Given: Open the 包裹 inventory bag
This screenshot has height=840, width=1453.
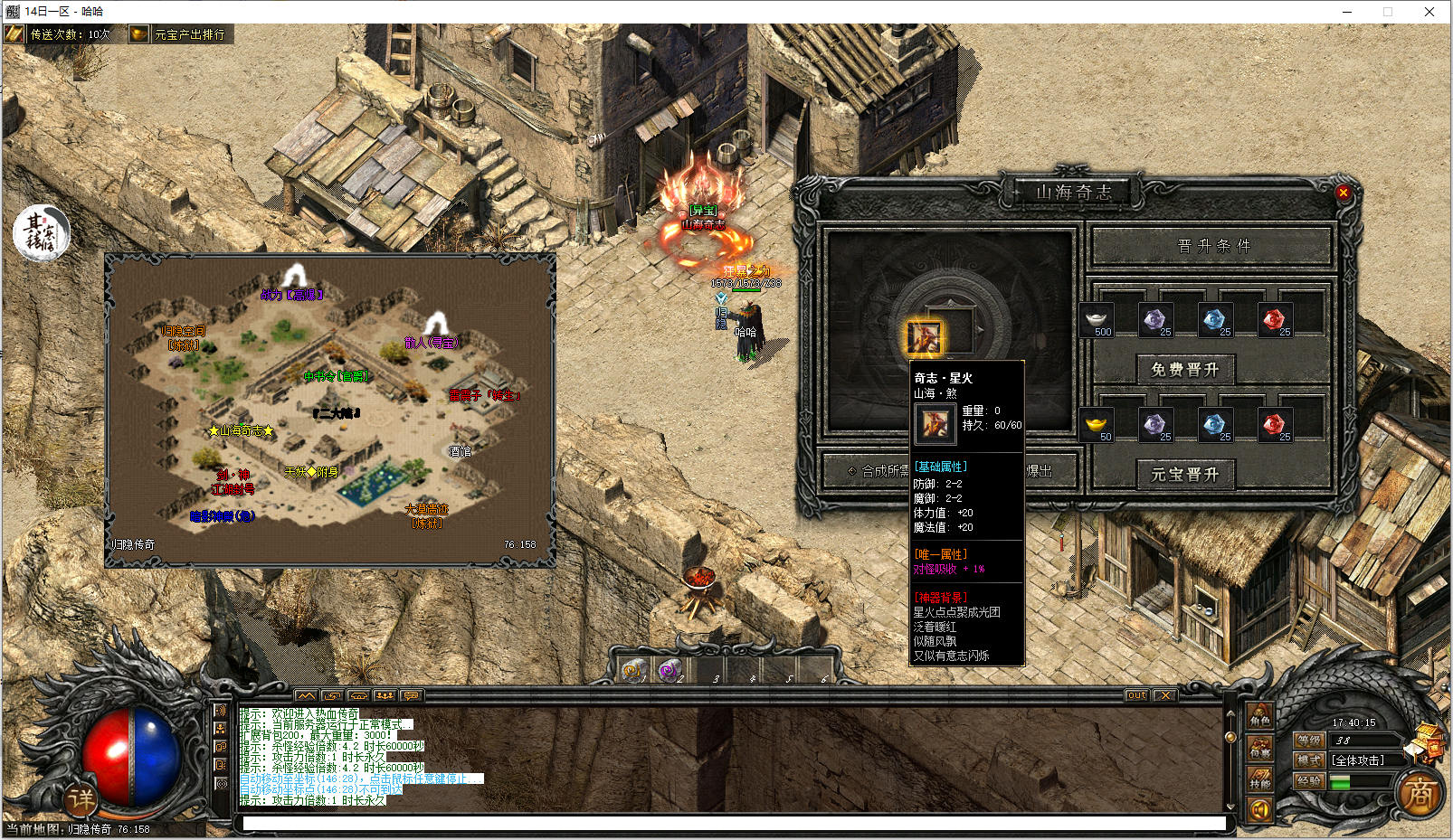Looking at the screenshot, I should click(1259, 749).
